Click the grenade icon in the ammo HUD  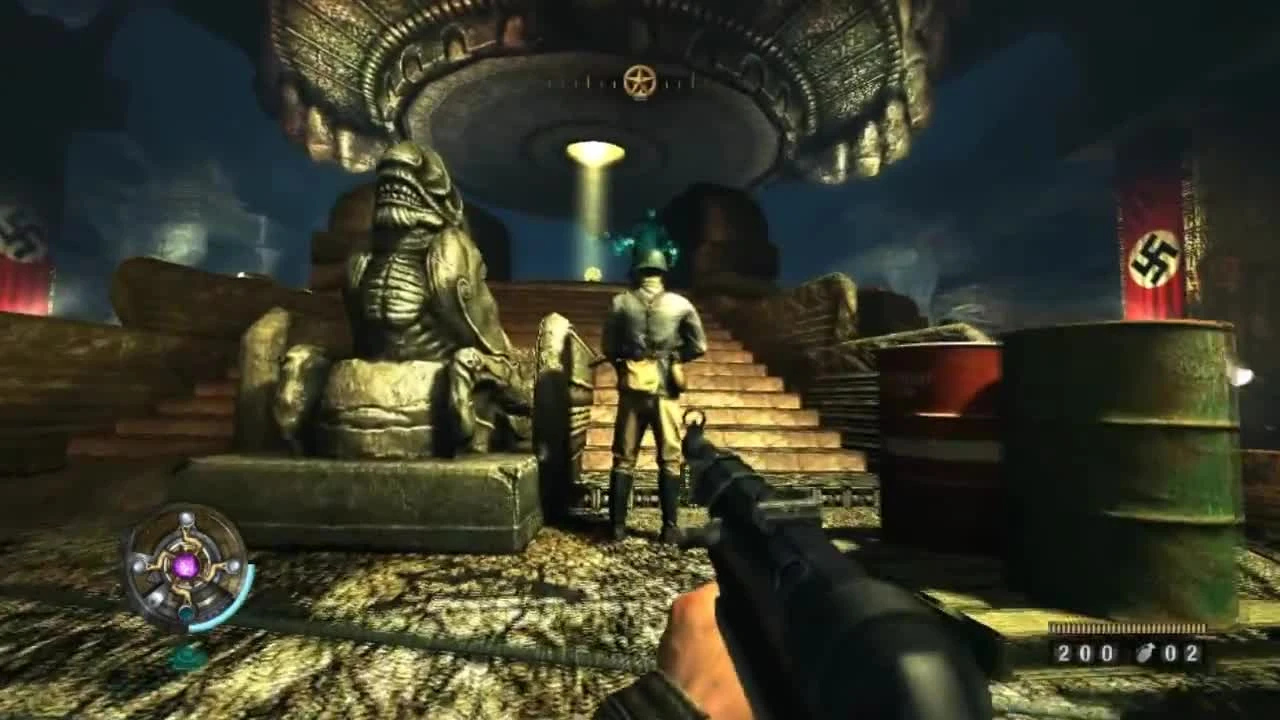1145,653
